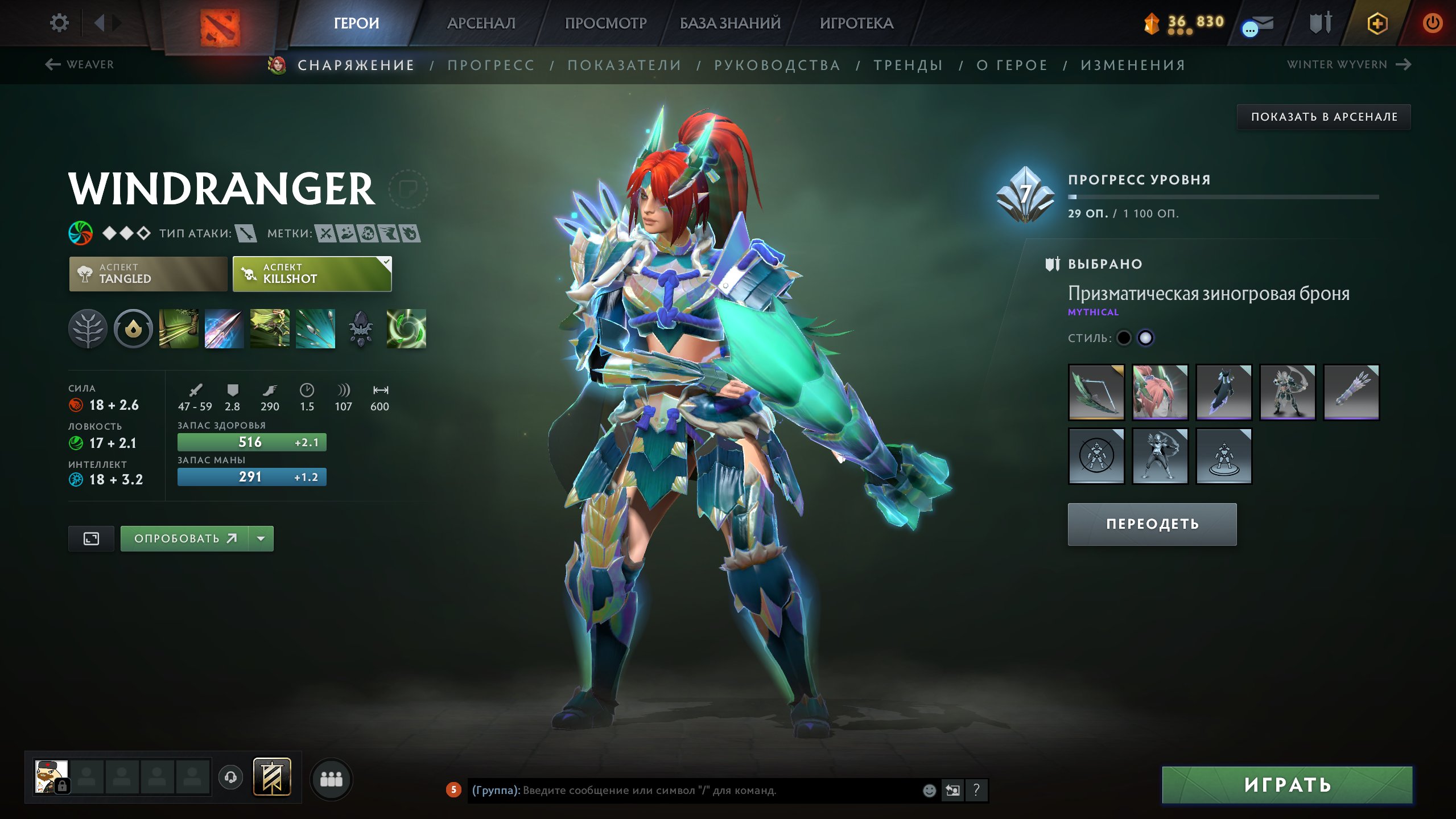Switch to the АРСЕНАЛ tab
The height and width of the screenshot is (819, 1456).
click(x=481, y=23)
